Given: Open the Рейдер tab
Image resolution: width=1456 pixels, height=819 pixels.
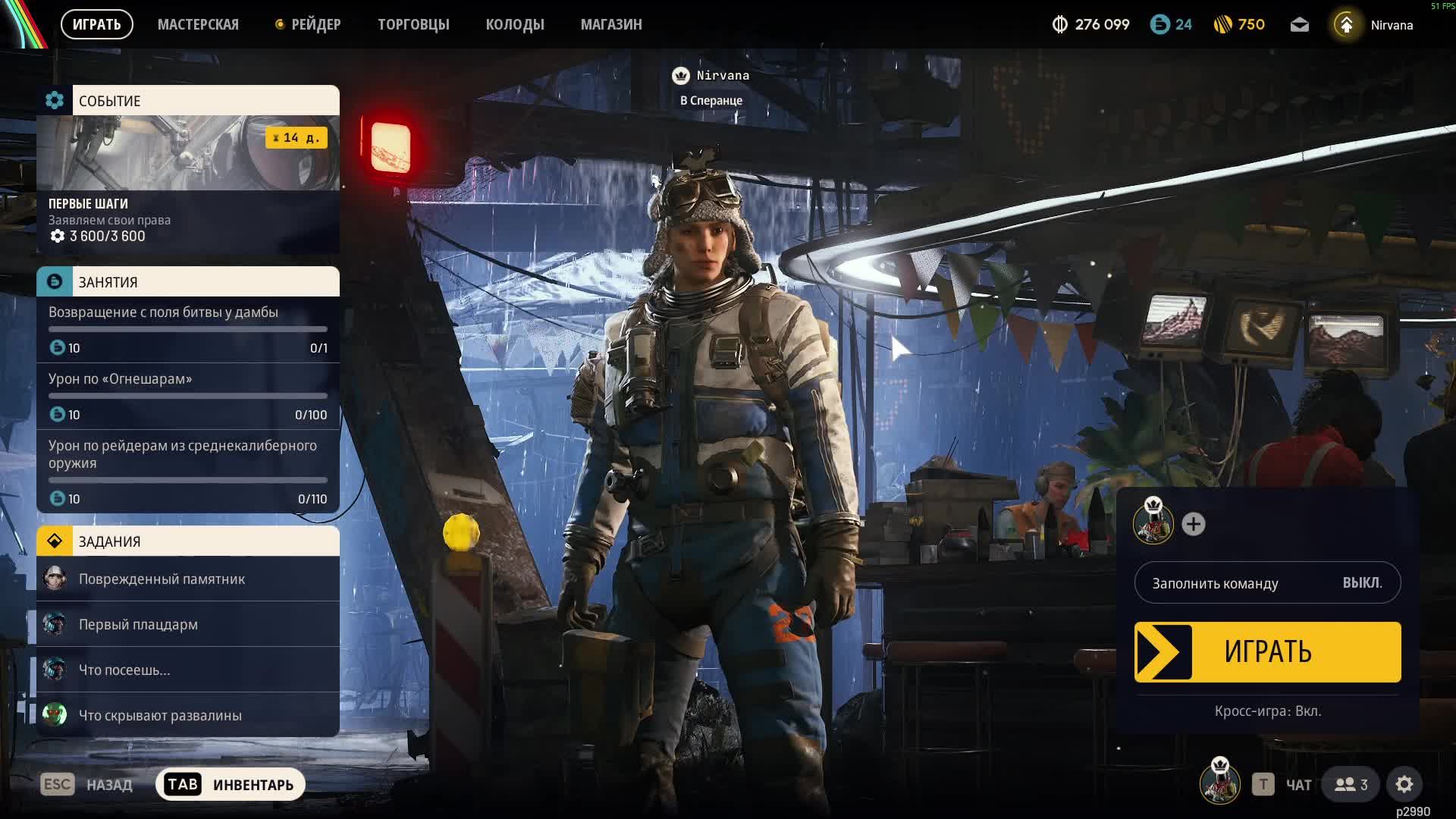Looking at the screenshot, I should (x=309, y=24).
